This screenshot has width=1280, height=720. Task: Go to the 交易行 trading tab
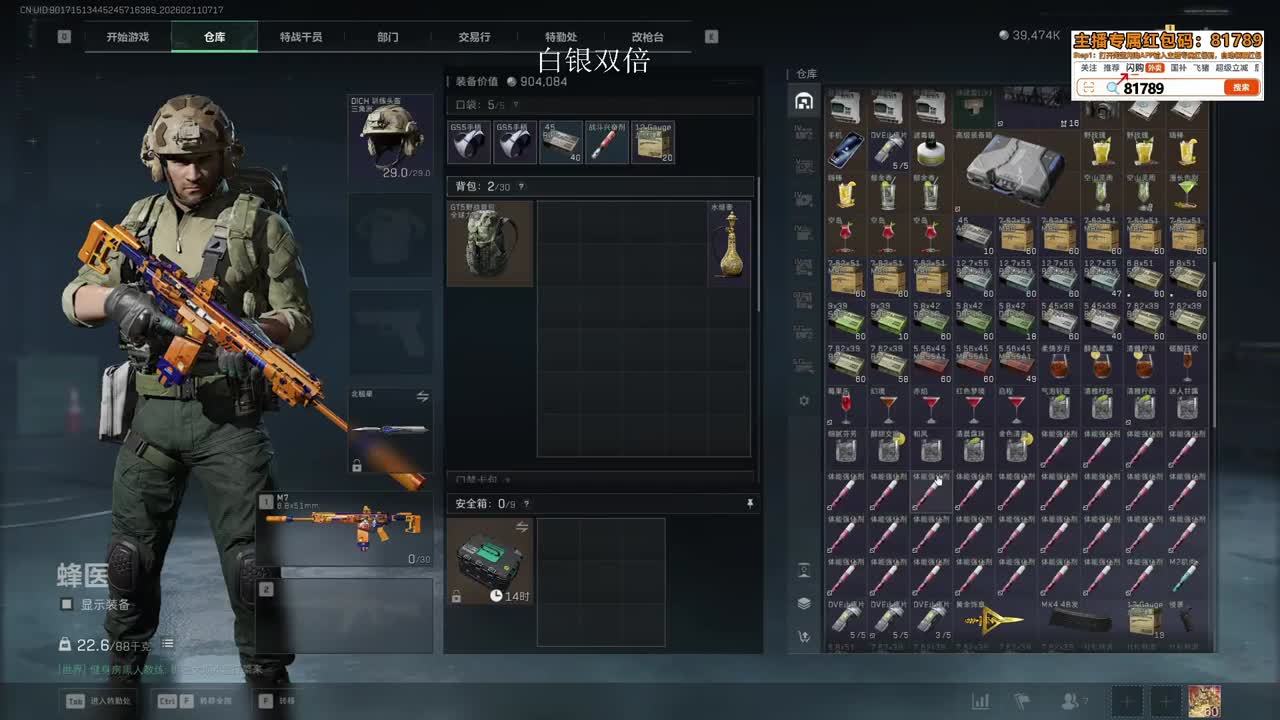tap(474, 37)
